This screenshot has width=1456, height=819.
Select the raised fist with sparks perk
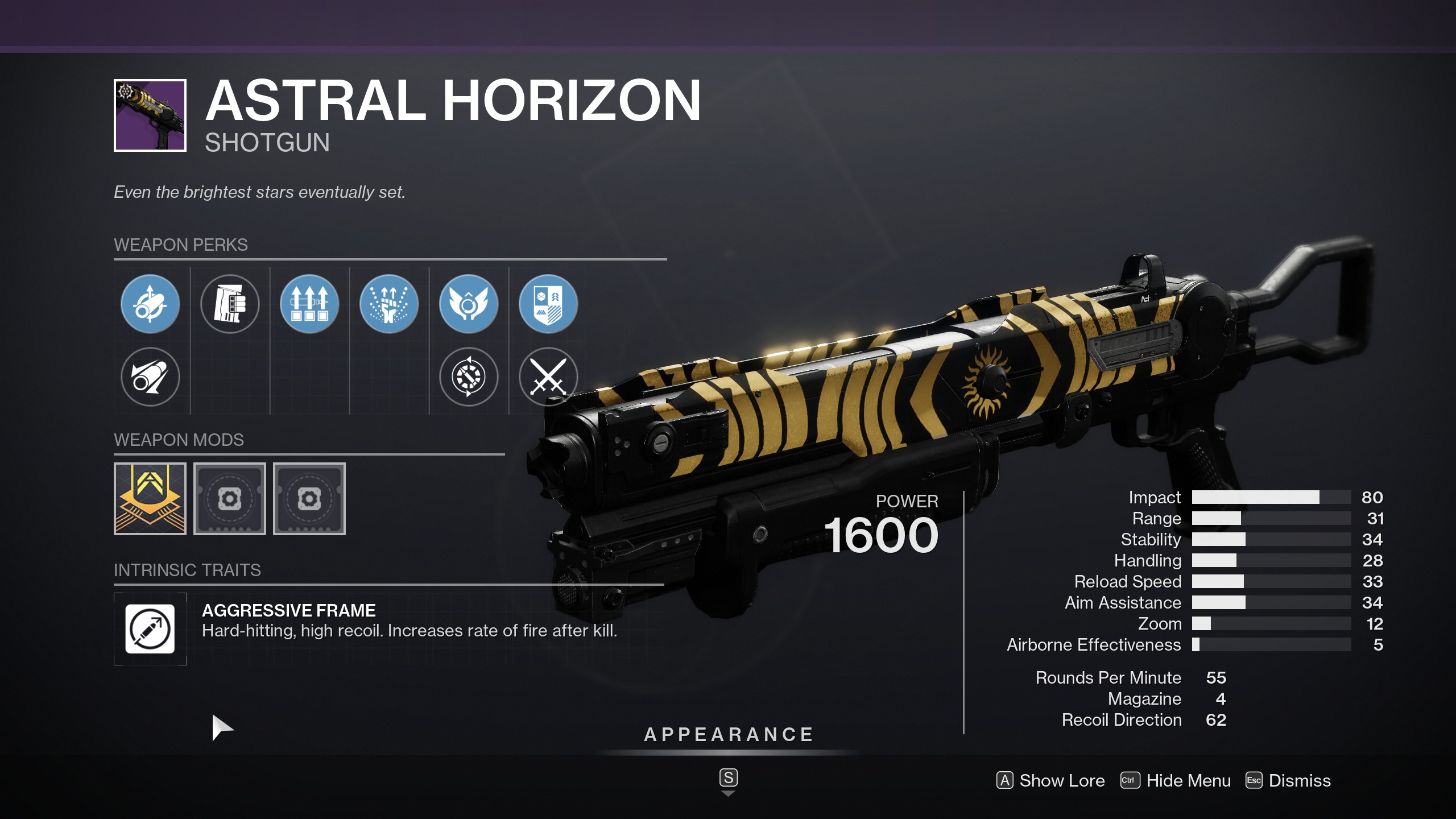(x=389, y=304)
